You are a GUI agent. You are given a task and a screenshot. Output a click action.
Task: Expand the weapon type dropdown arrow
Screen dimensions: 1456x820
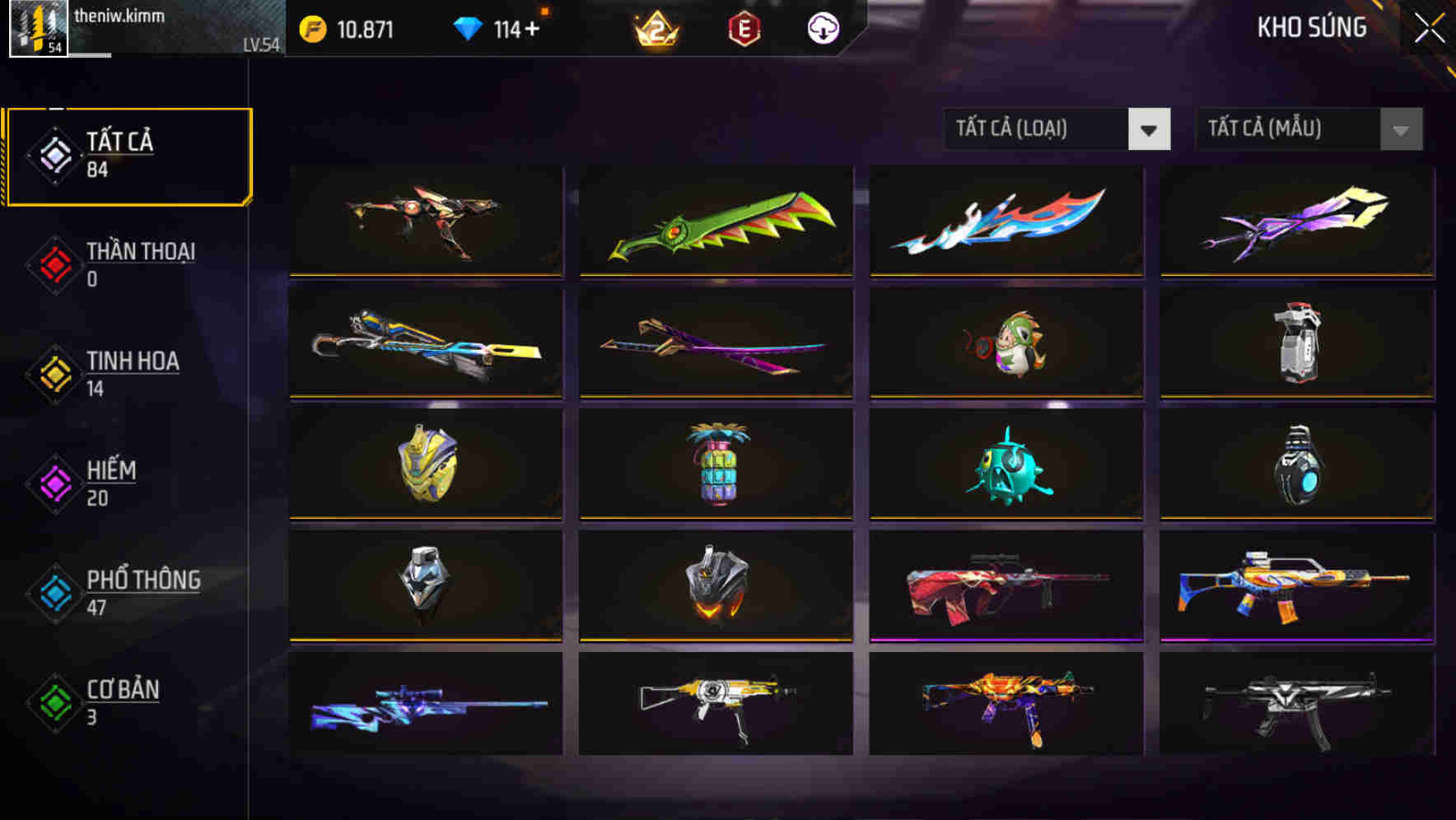(x=1150, y=129)
